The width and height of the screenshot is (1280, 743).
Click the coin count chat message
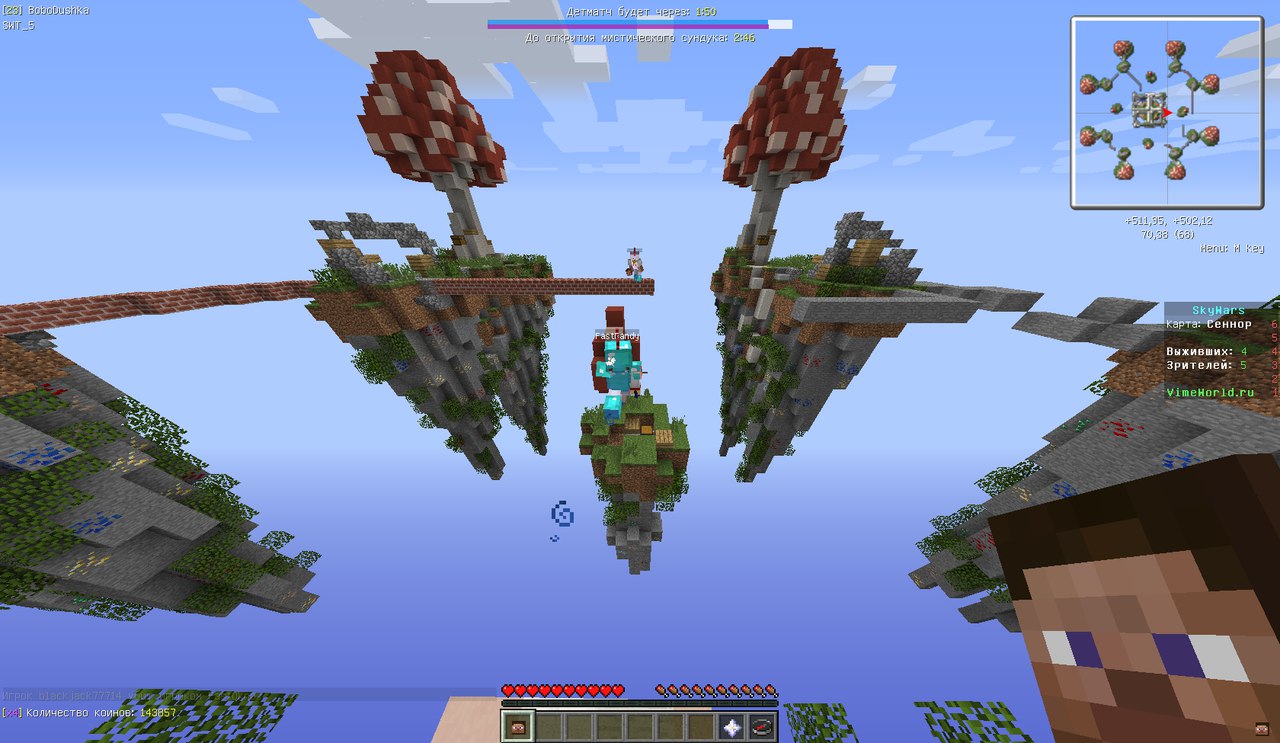90,712
